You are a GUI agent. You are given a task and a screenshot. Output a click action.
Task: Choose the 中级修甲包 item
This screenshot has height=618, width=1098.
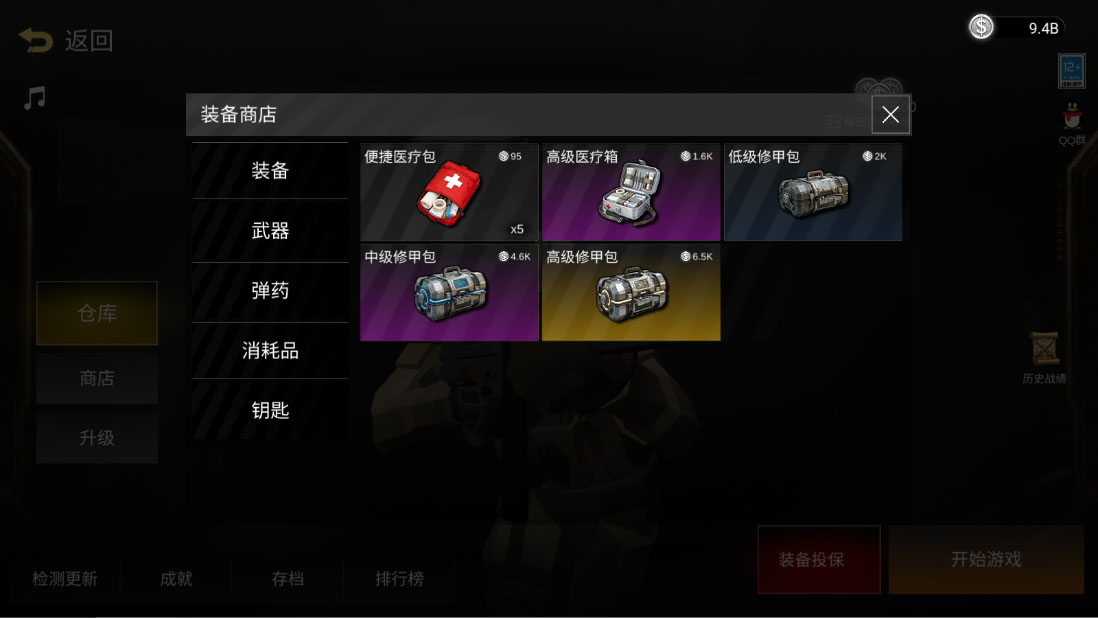coord(449,292)
